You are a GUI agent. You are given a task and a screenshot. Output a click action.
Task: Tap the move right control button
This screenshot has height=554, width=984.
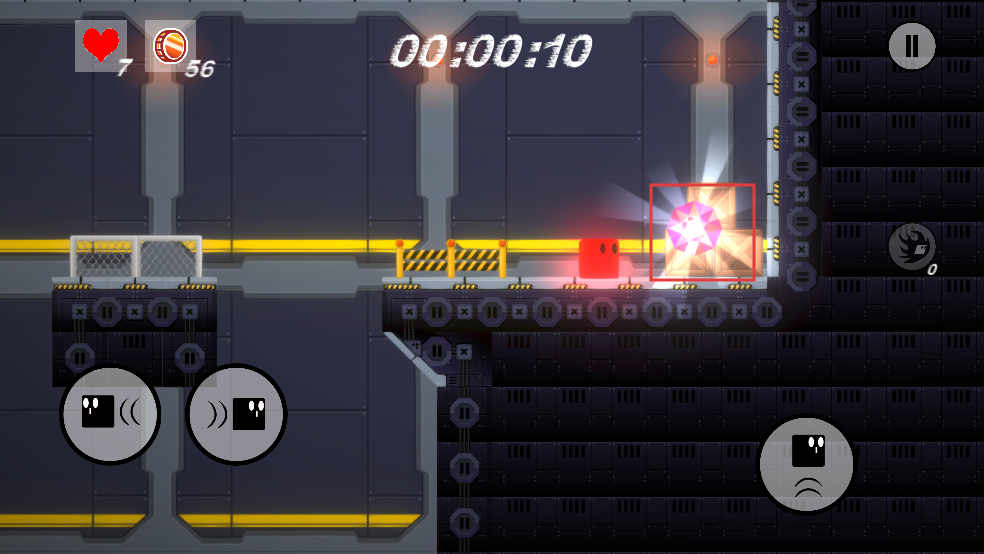237,414
